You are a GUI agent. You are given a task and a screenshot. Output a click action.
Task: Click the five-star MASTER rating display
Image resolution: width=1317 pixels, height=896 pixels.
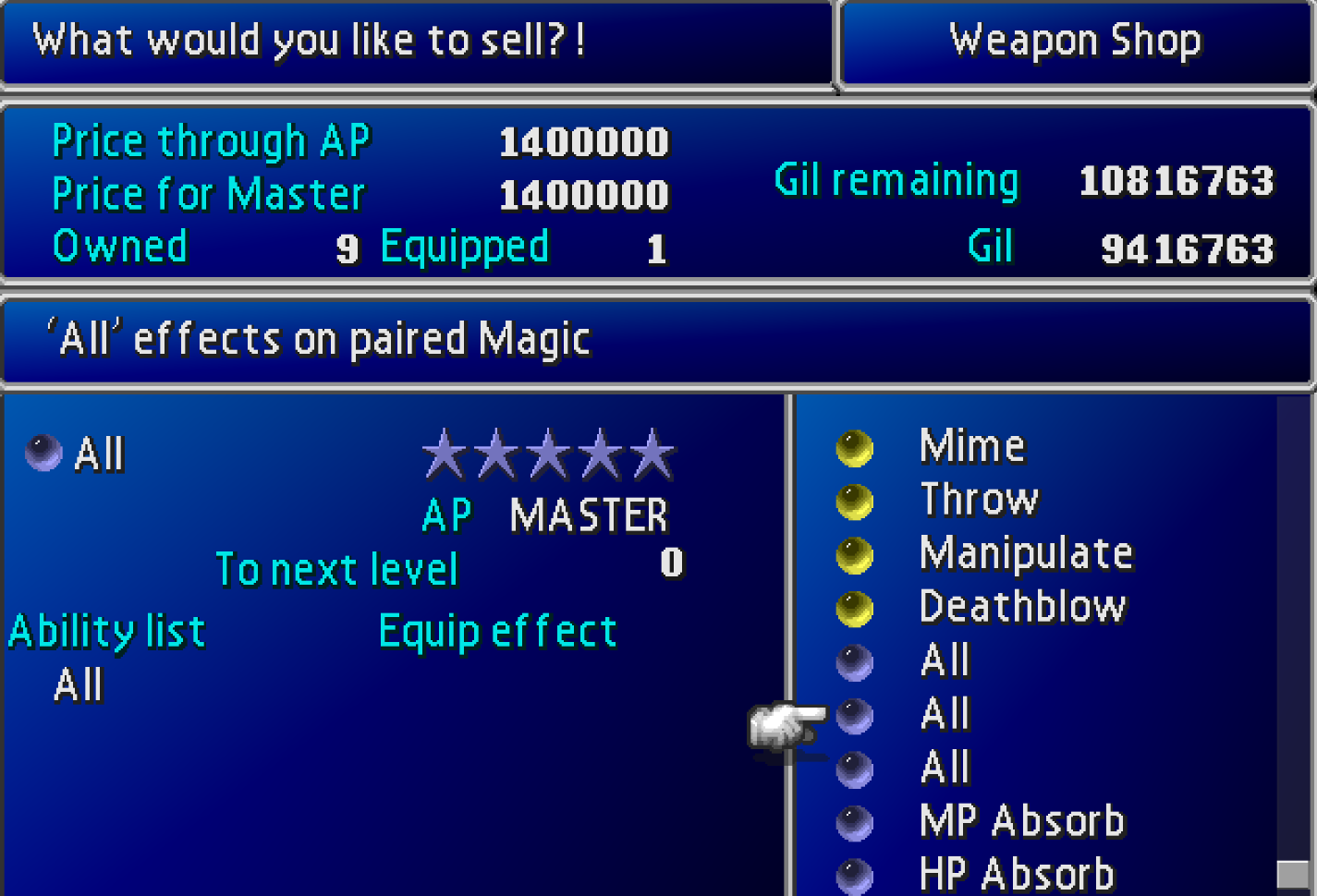coord(549,453)
